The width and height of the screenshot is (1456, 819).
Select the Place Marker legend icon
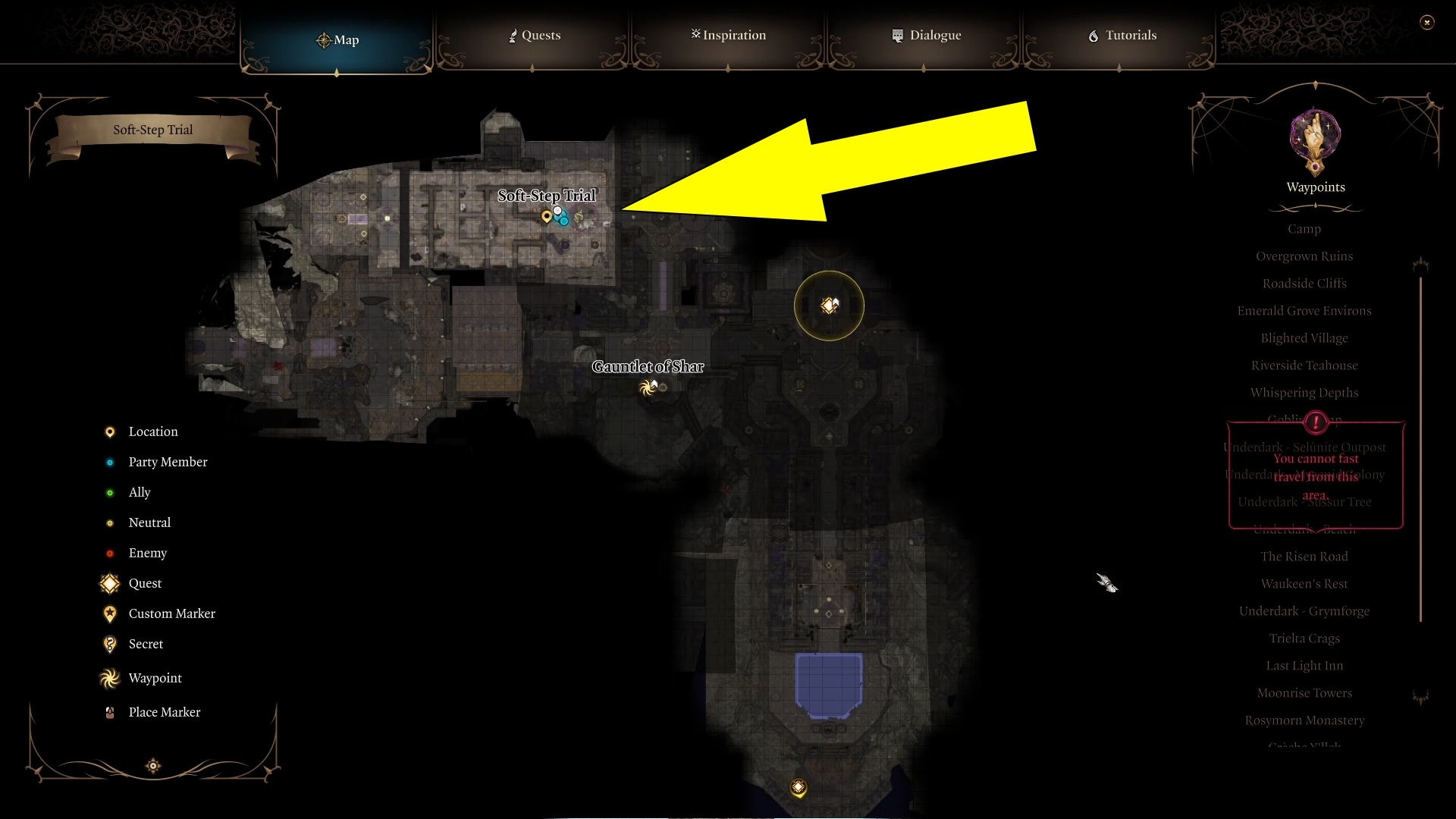point(110,711)
